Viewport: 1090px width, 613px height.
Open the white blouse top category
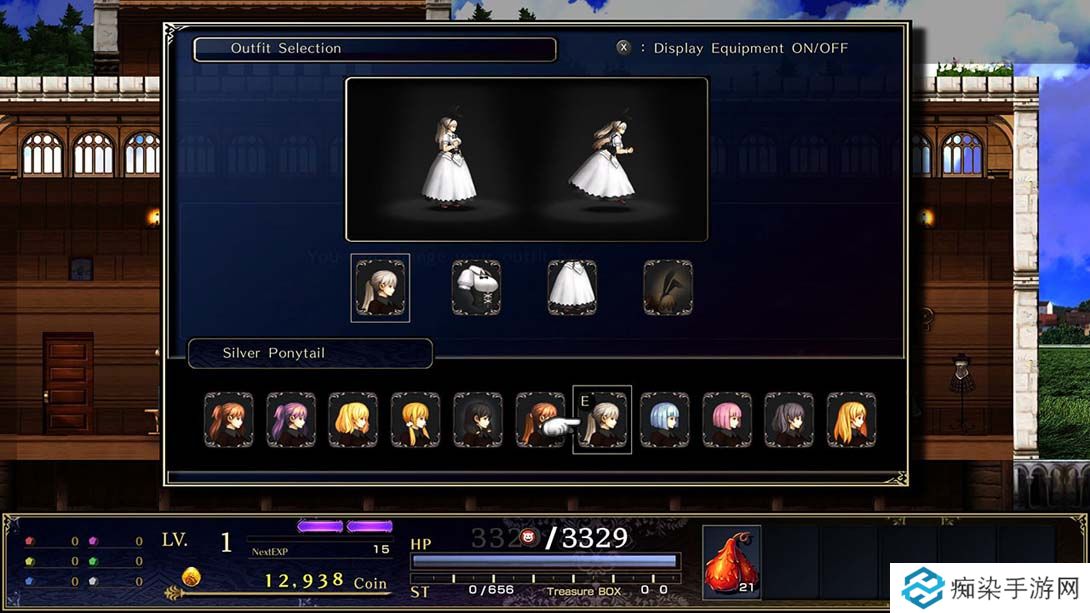pyautogui.click(x=476, y=288)
